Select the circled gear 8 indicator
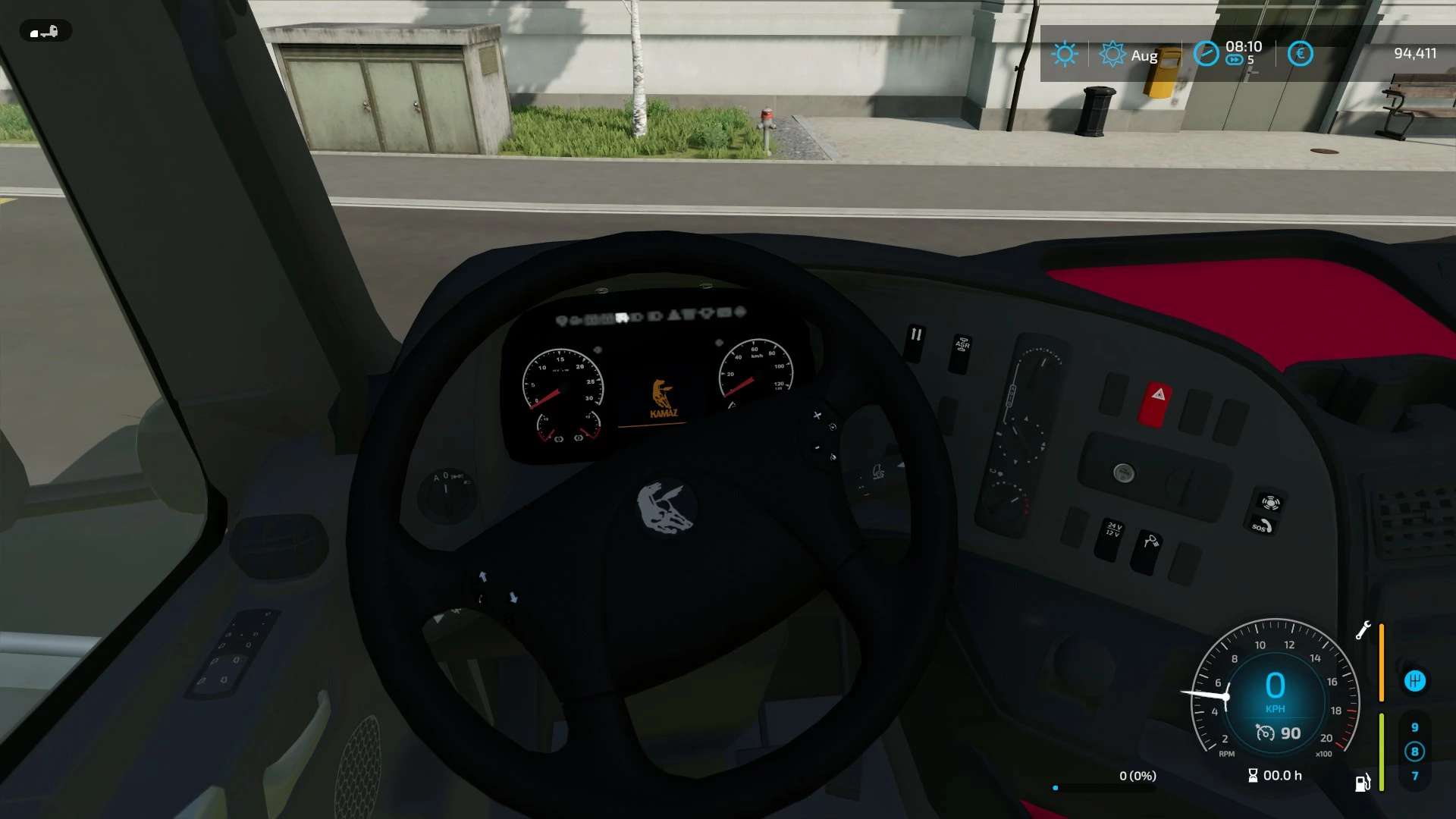This screenshot has width=1456, height=819. coord(1414,752)
